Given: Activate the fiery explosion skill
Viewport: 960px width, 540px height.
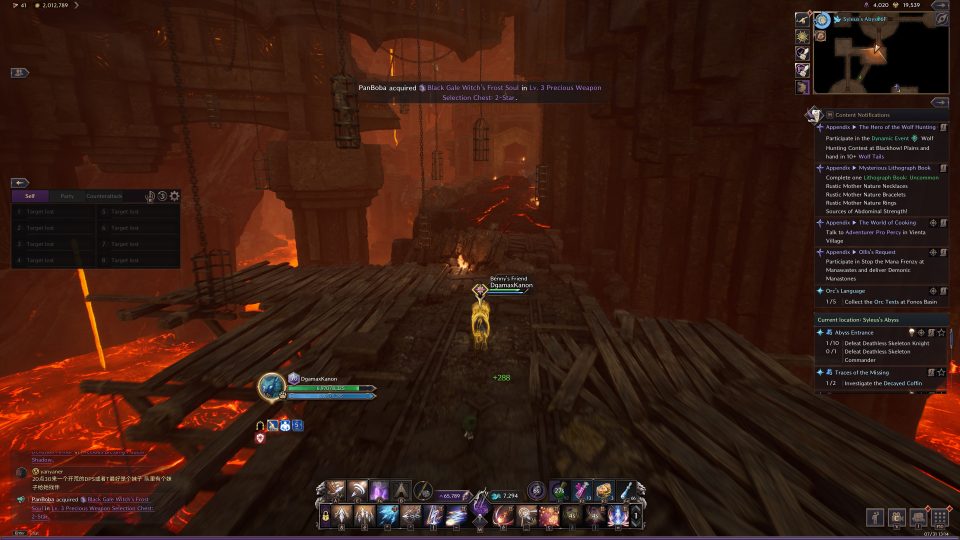Looking at the screenshot, I should tap(549, 516).
